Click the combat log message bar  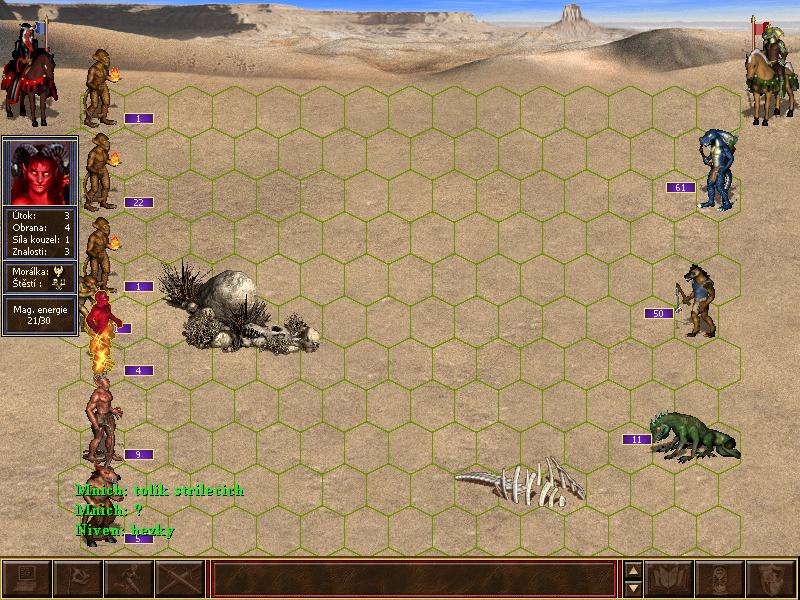[x=413, y=579]
